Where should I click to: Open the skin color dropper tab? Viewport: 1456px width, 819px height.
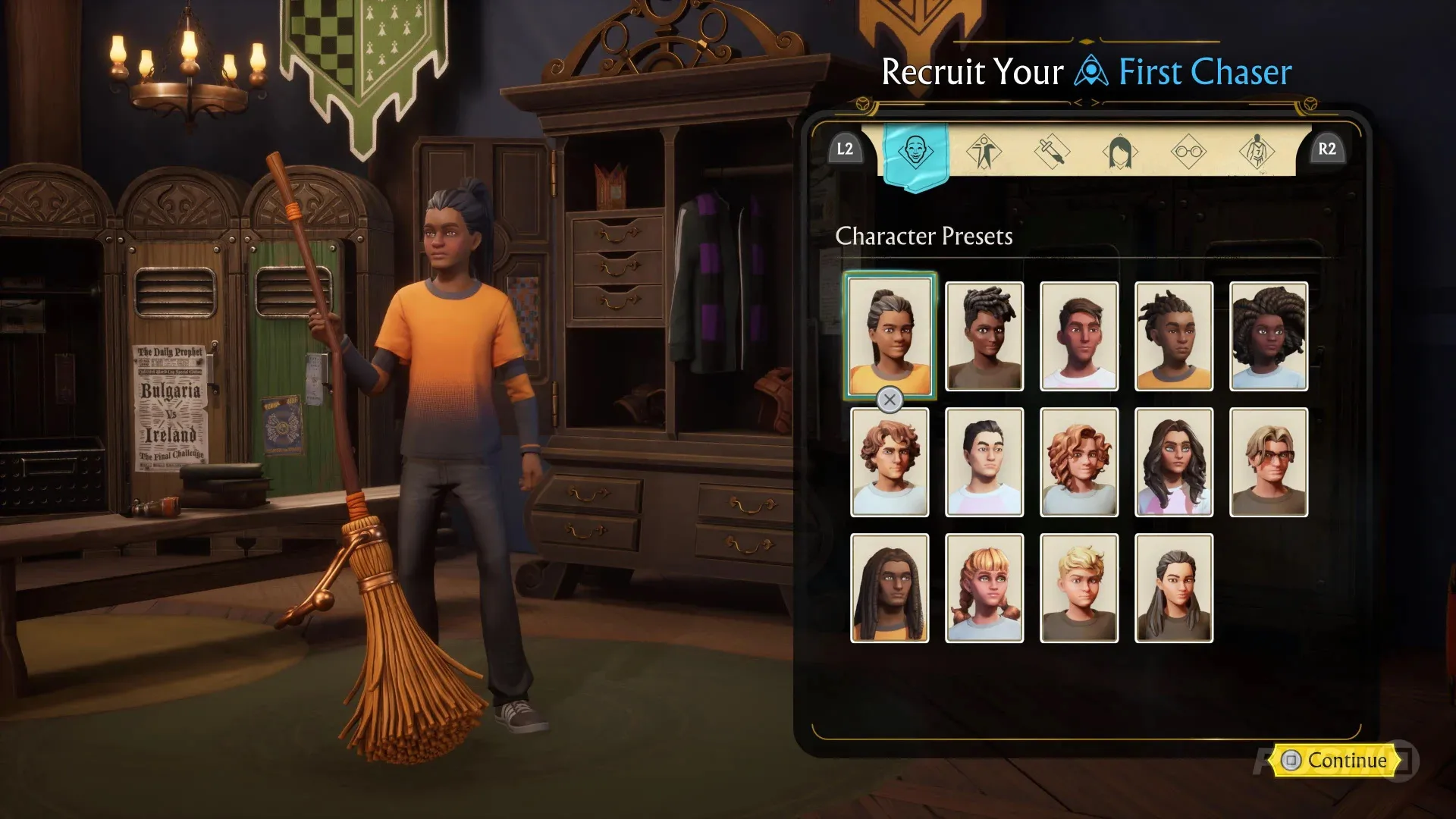pyautogui.click(x=1052, y=151)
